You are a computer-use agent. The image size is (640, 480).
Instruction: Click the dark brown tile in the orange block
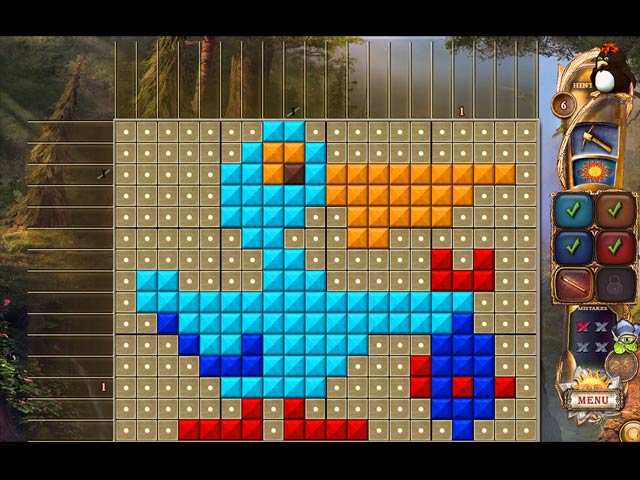coord(293,173)
